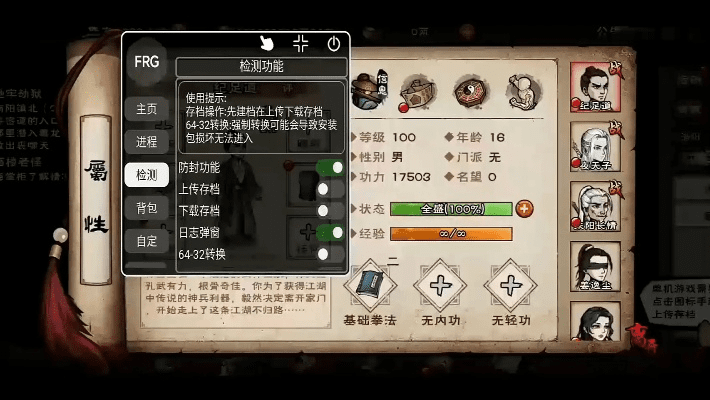Toggle the 防封功能 switch
Image resolution: width=710 pixels, height=400 pixels.
[x=330, y=167]
